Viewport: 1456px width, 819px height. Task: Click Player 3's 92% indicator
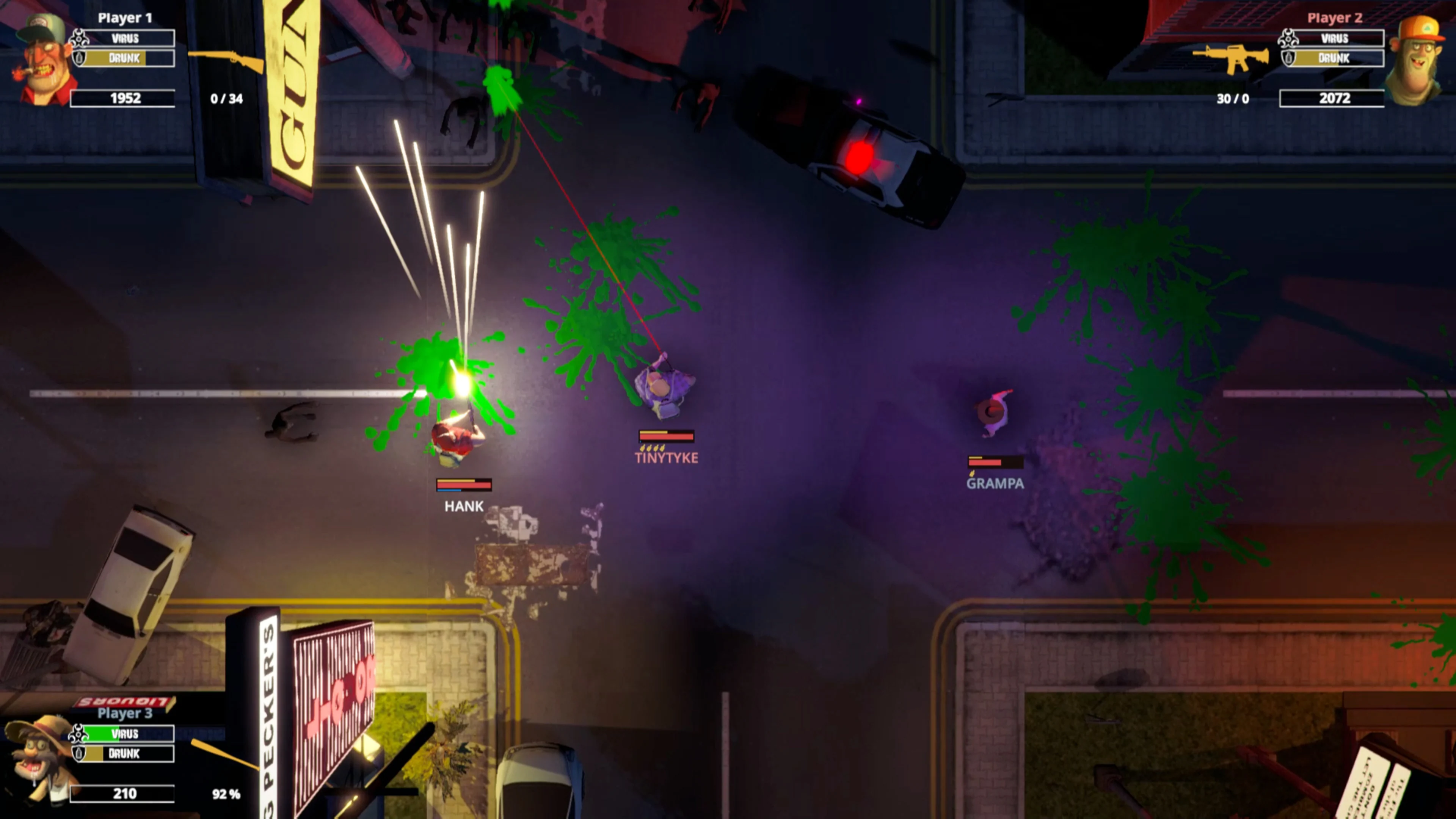tap(226, 794)
